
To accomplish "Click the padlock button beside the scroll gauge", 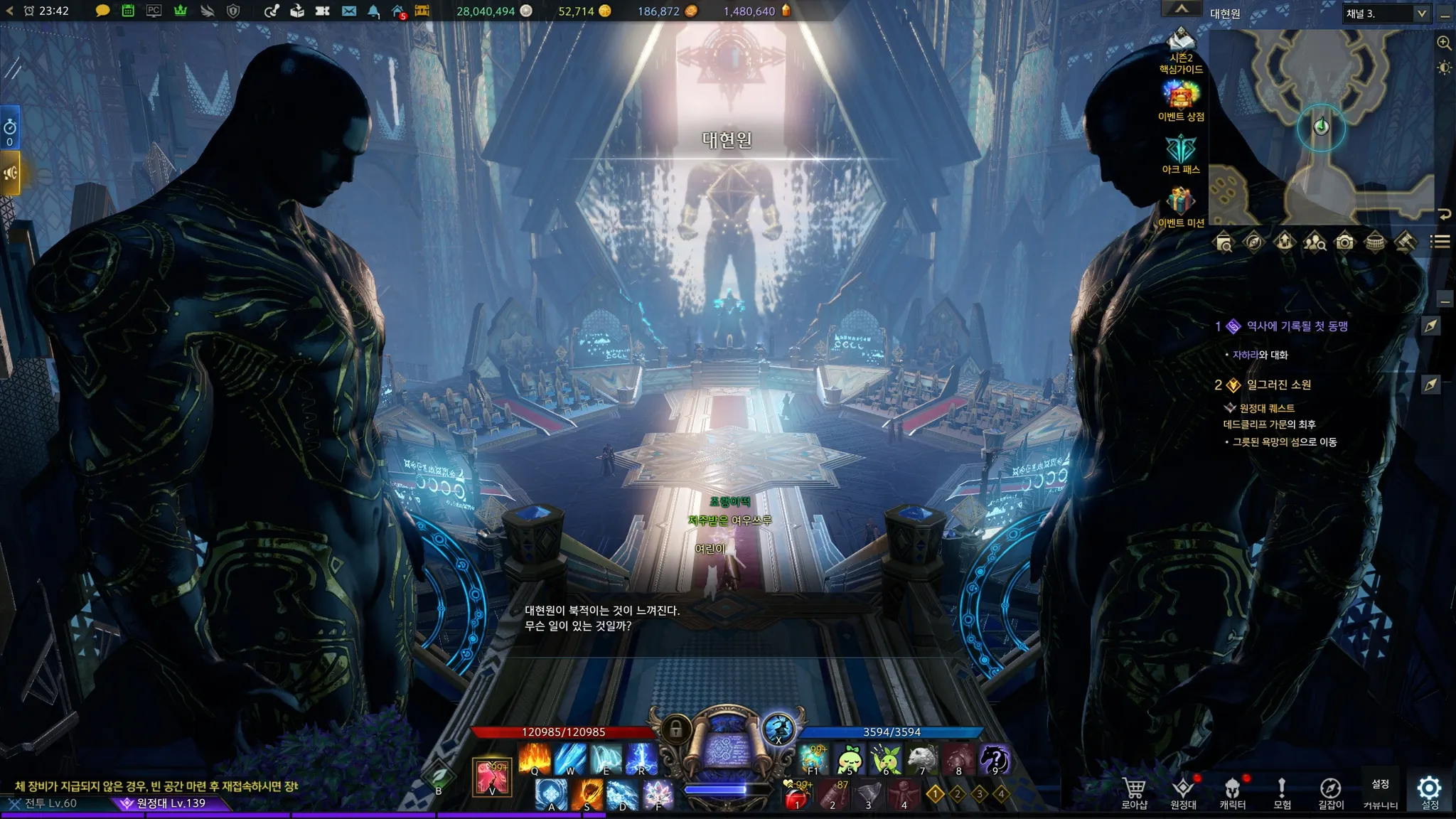I will pos(676,729).
